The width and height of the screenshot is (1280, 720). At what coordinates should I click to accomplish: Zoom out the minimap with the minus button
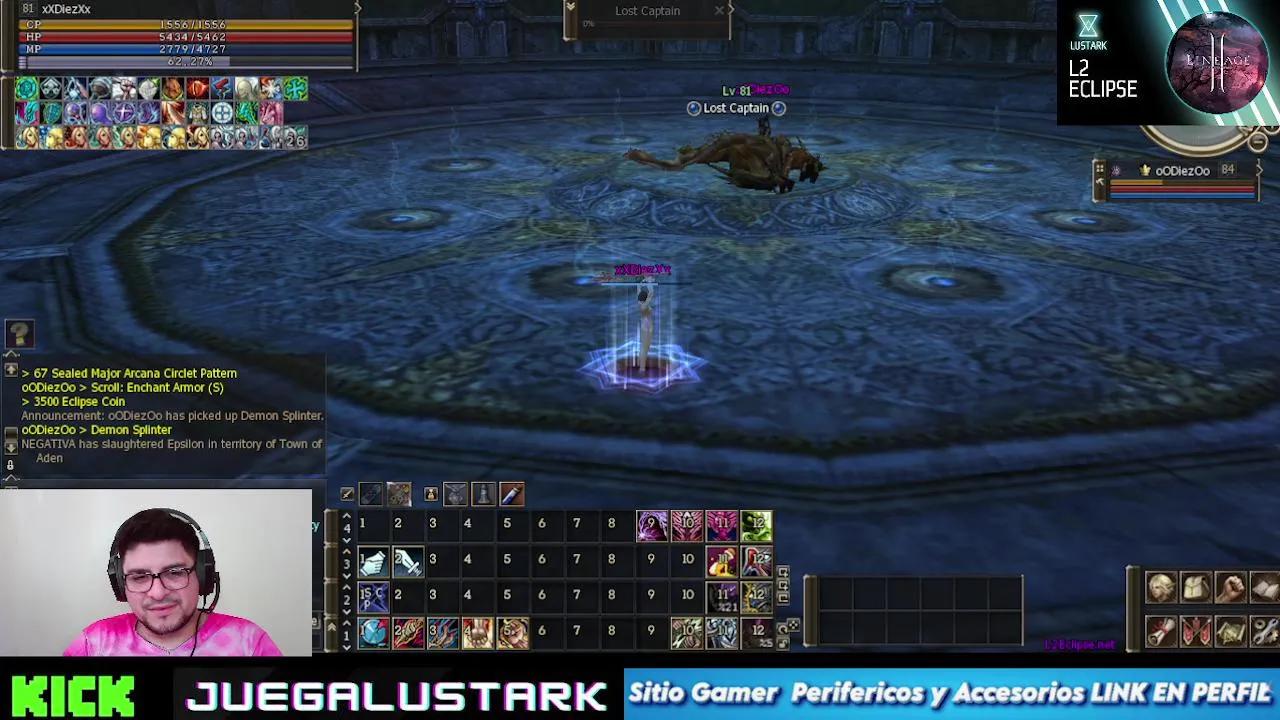click(1256, 142)
